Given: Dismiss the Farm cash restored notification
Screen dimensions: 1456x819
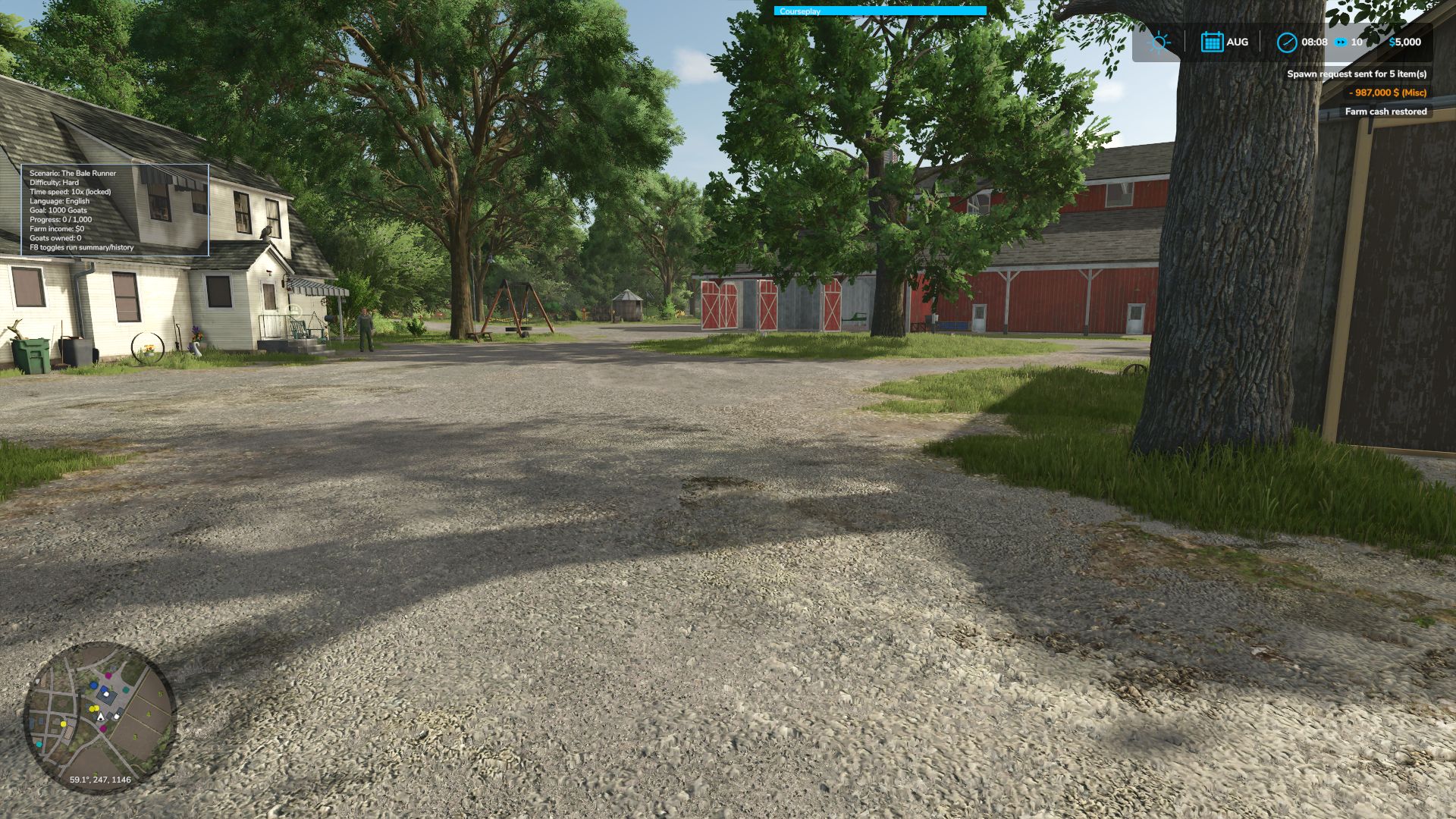Looking at the screenshot, I should tap(1387, 111).
